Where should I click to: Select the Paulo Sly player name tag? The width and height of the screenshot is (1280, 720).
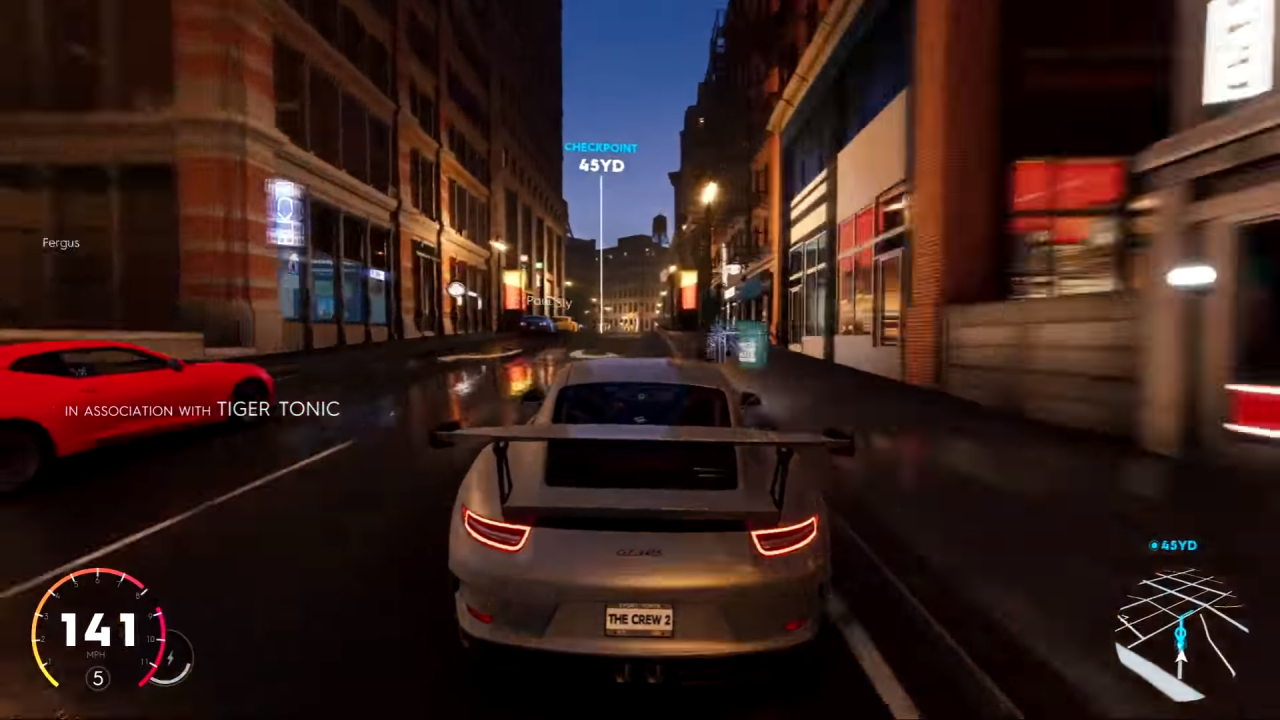[x=548, y=300]
